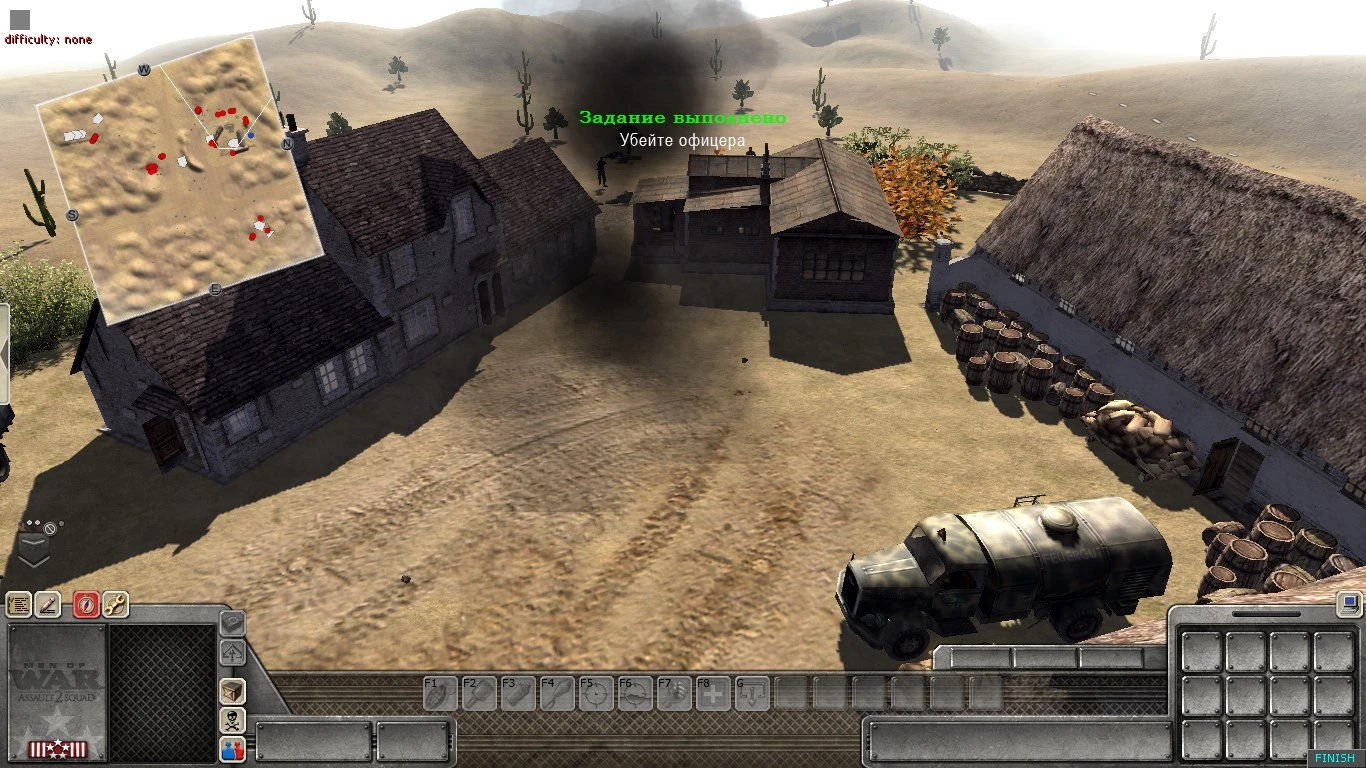
Task: Open the journal notebook icon bottom left
Action: pyautogui.click(x=22, y=605)
